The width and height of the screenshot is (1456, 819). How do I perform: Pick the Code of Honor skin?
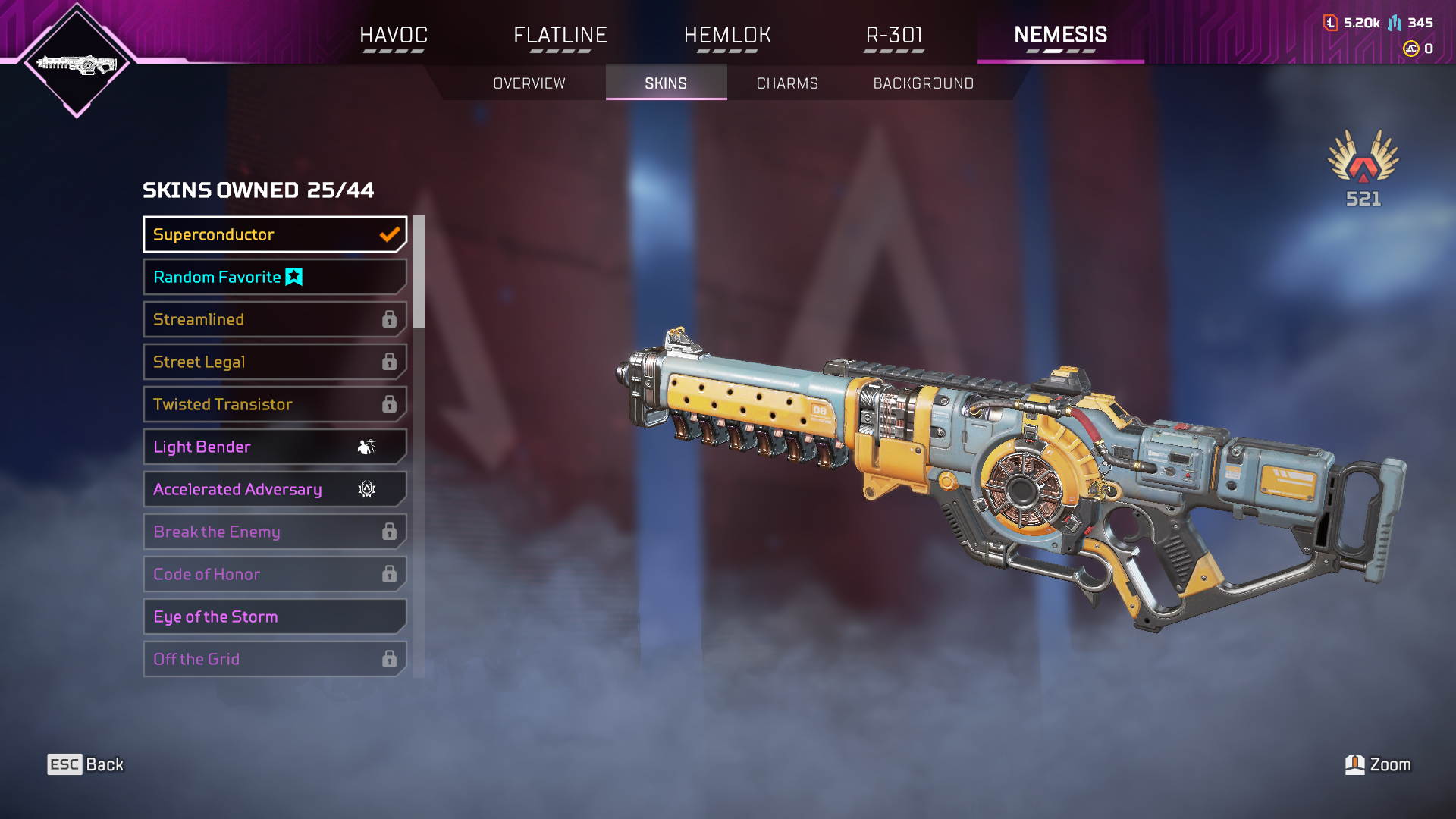[275, 574]
